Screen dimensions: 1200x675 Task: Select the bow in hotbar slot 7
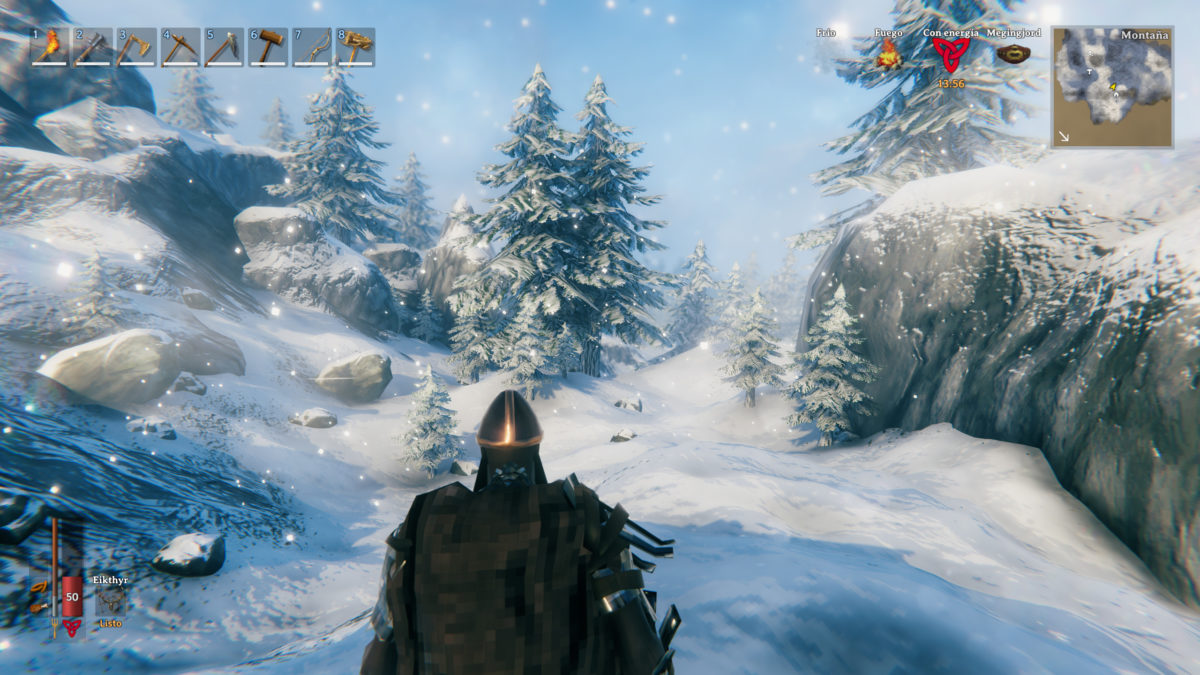point(312,47)
